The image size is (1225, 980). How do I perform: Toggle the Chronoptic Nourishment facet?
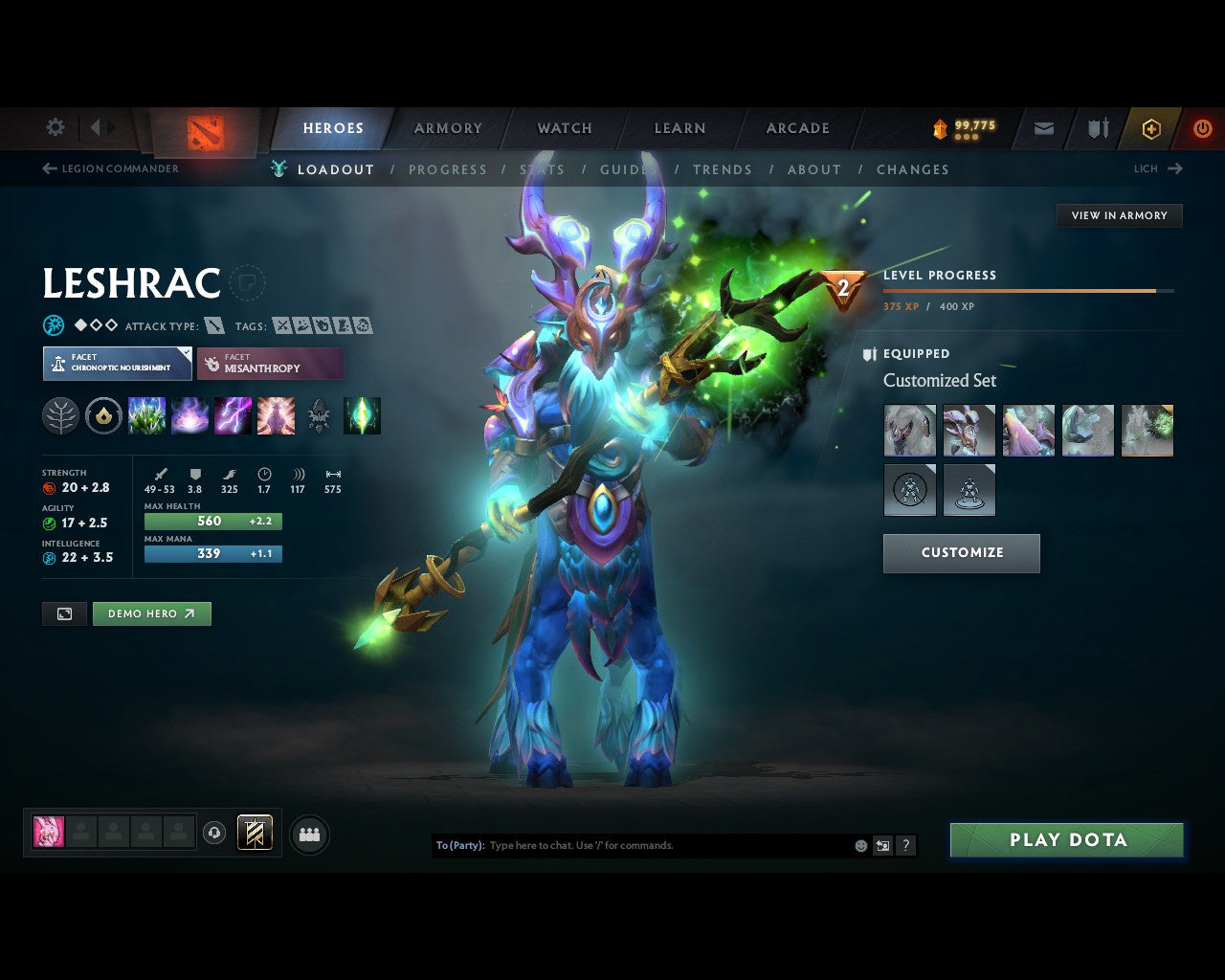tap(117, 364)
